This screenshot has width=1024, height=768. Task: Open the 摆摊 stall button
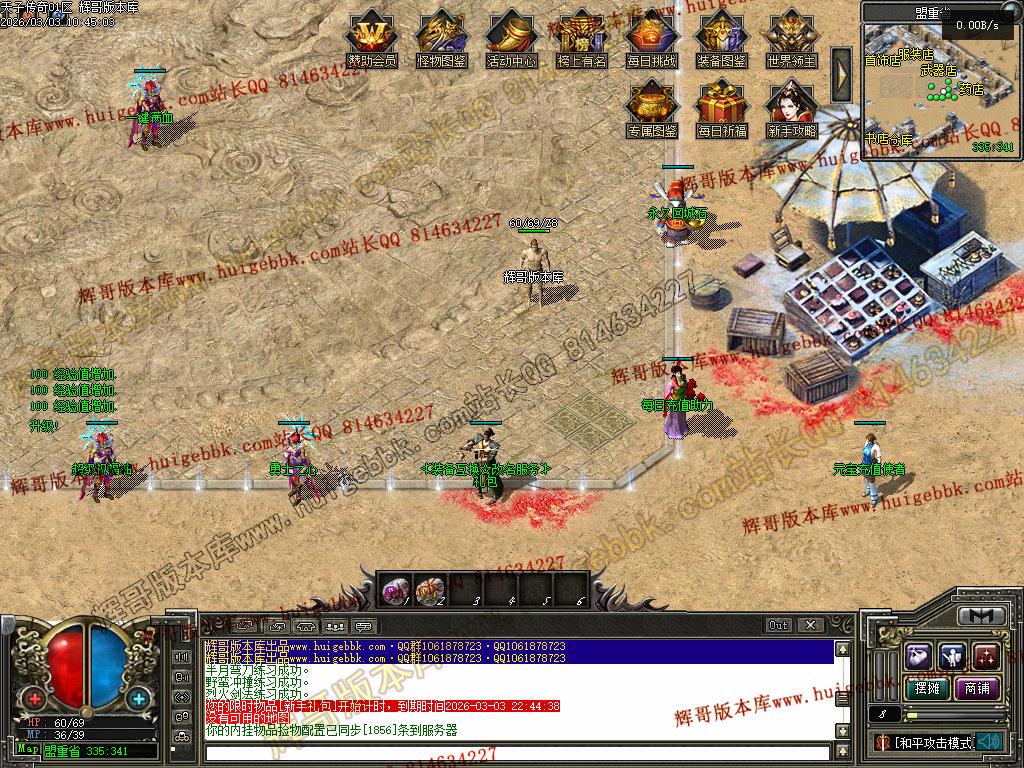pyautogui.click(x=923, y=688)
